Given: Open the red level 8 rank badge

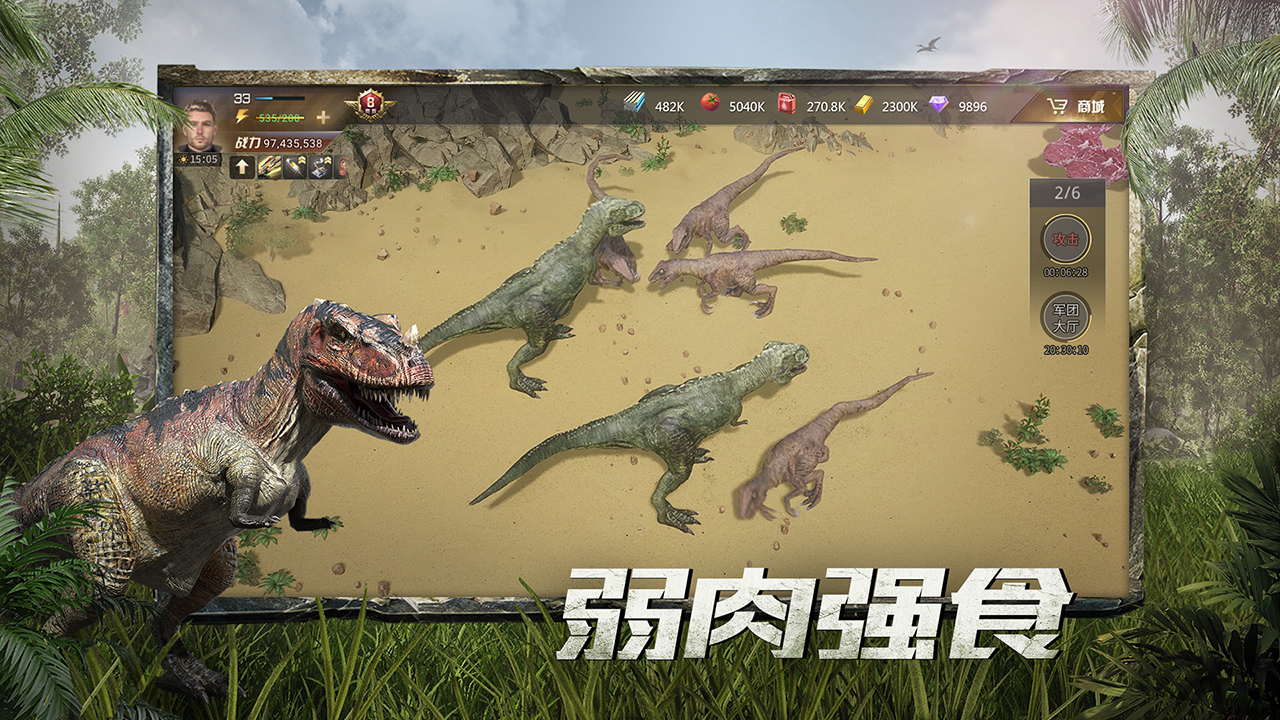Looking at the screenshot, I should click(369, 107).
